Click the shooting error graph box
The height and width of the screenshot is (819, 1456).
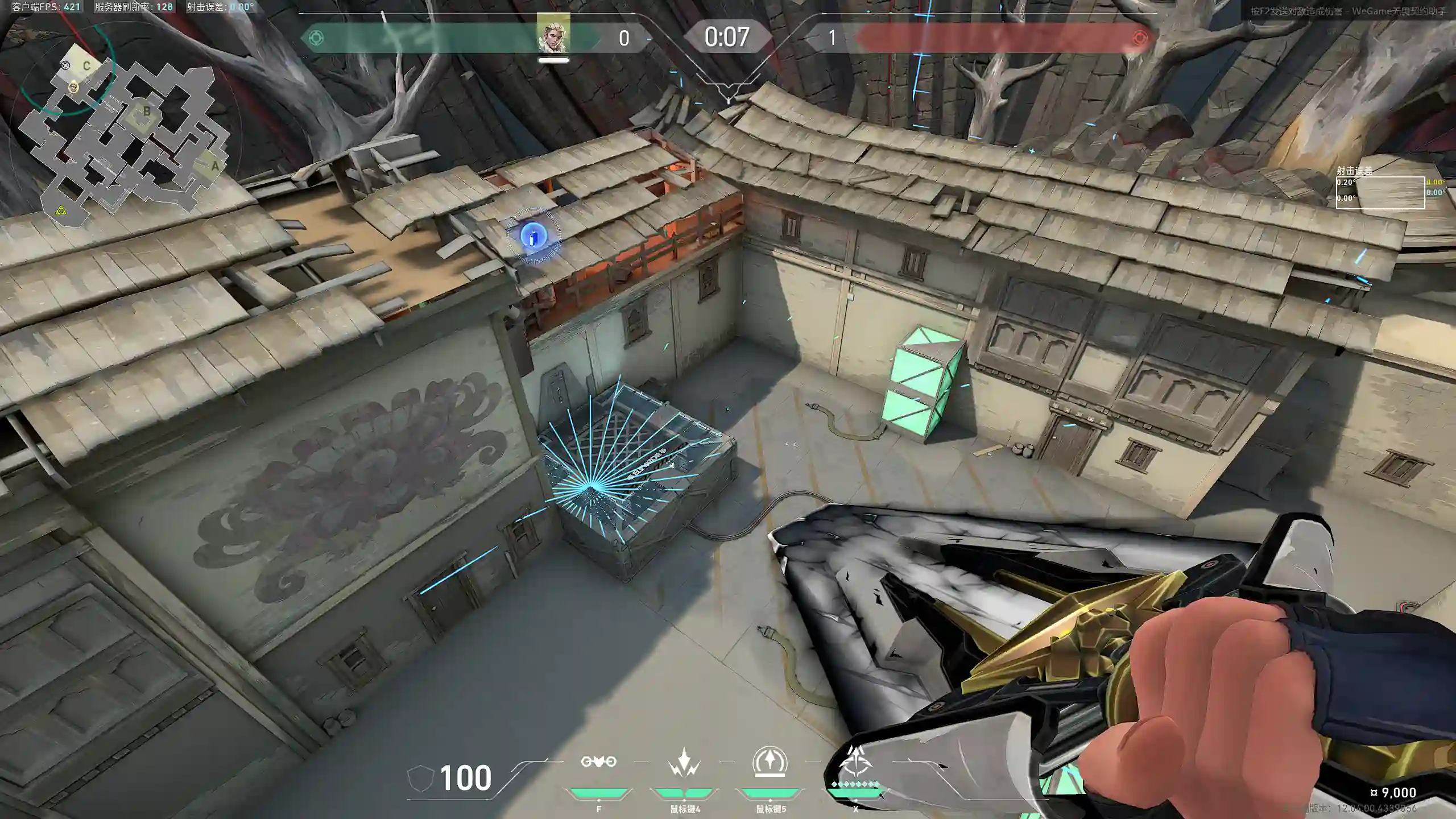(1380, 193)
